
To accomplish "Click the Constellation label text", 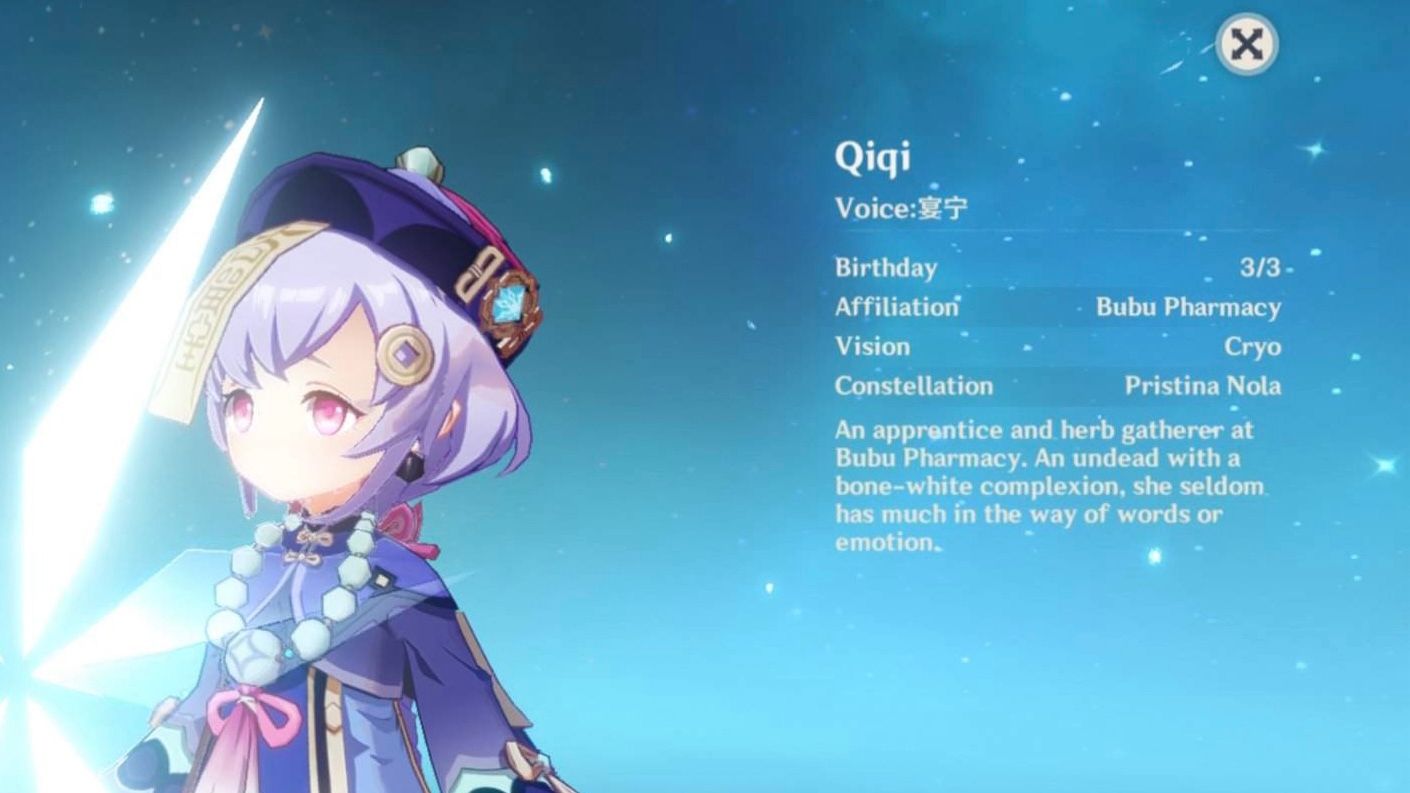I will coord(914,386).
